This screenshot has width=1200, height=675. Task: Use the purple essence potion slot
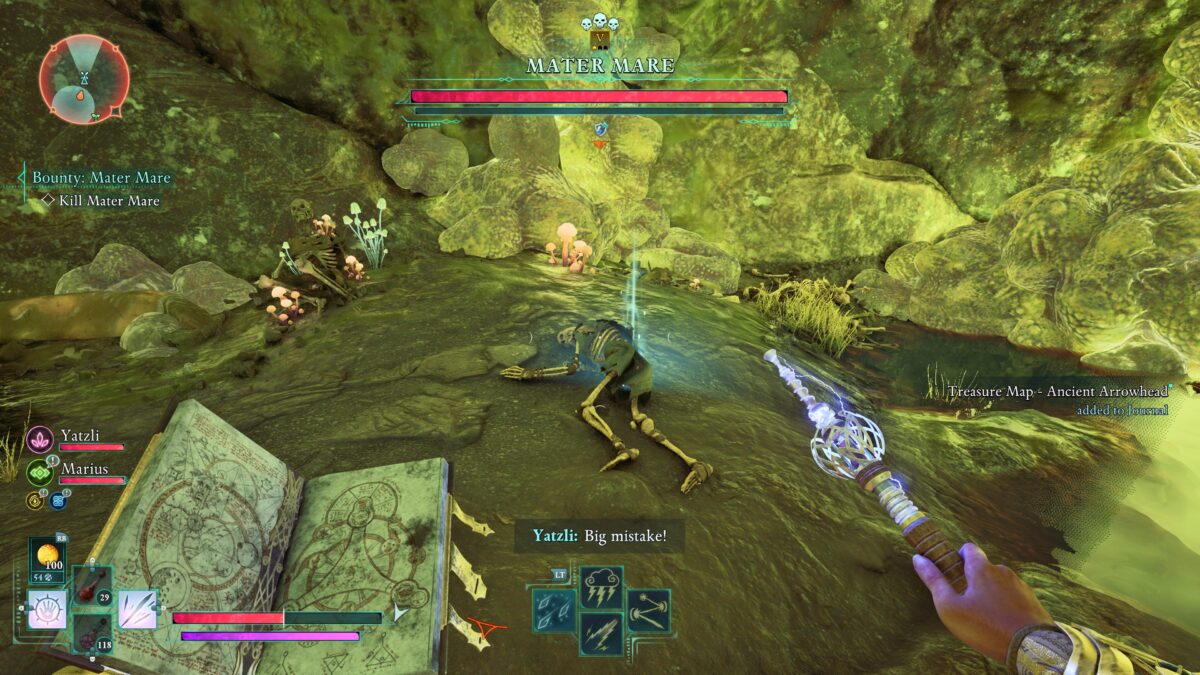(x=92, y=634)
